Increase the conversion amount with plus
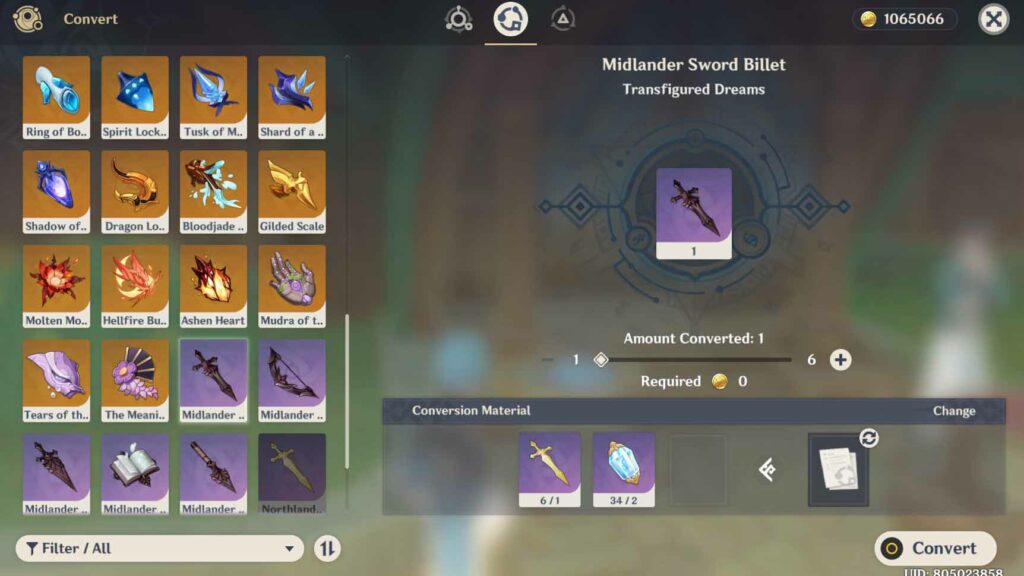This screenshot has height=576, width=1024. coord(840,360)
